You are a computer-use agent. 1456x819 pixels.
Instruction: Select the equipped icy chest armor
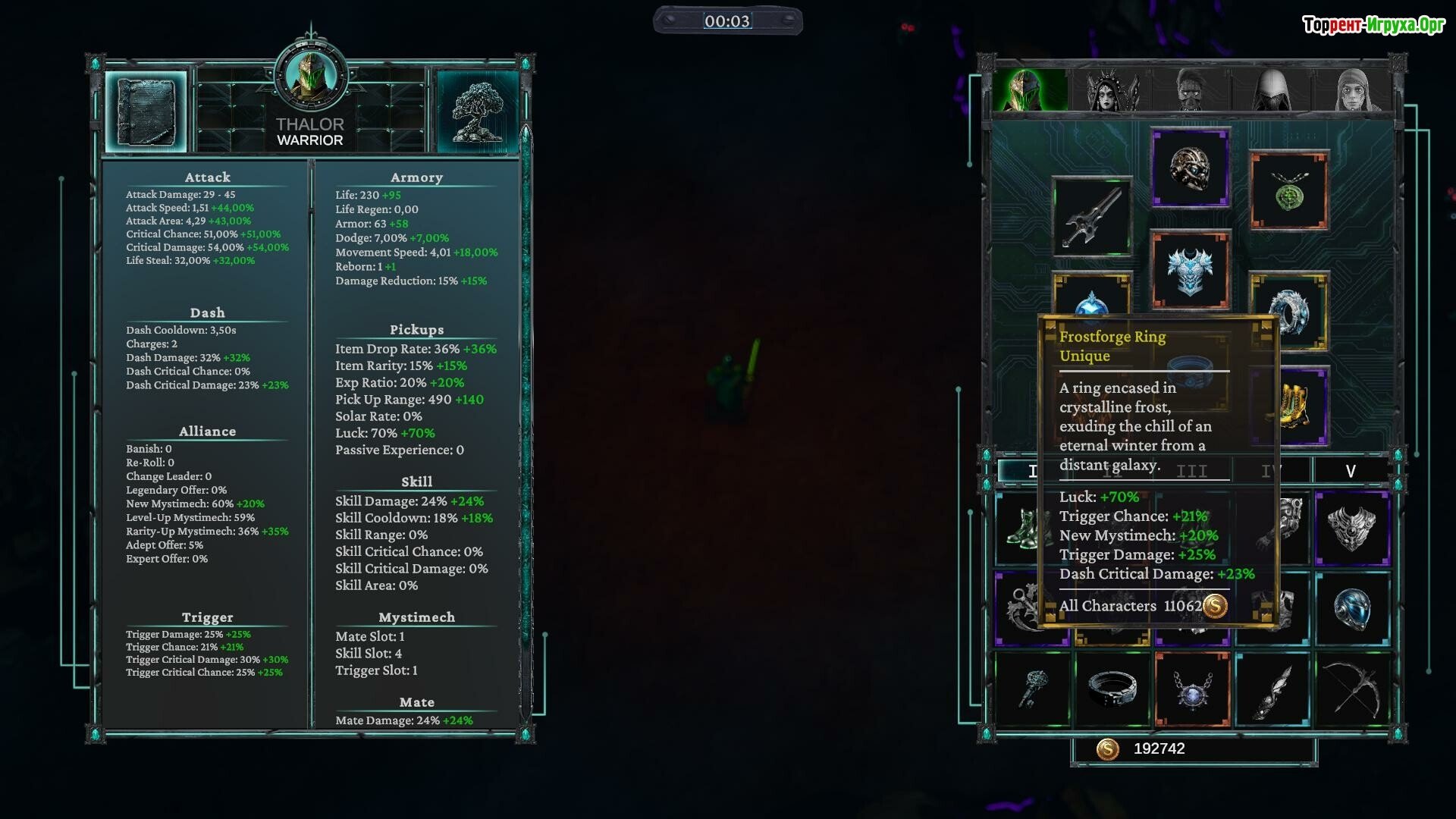tap(1190, 271)
